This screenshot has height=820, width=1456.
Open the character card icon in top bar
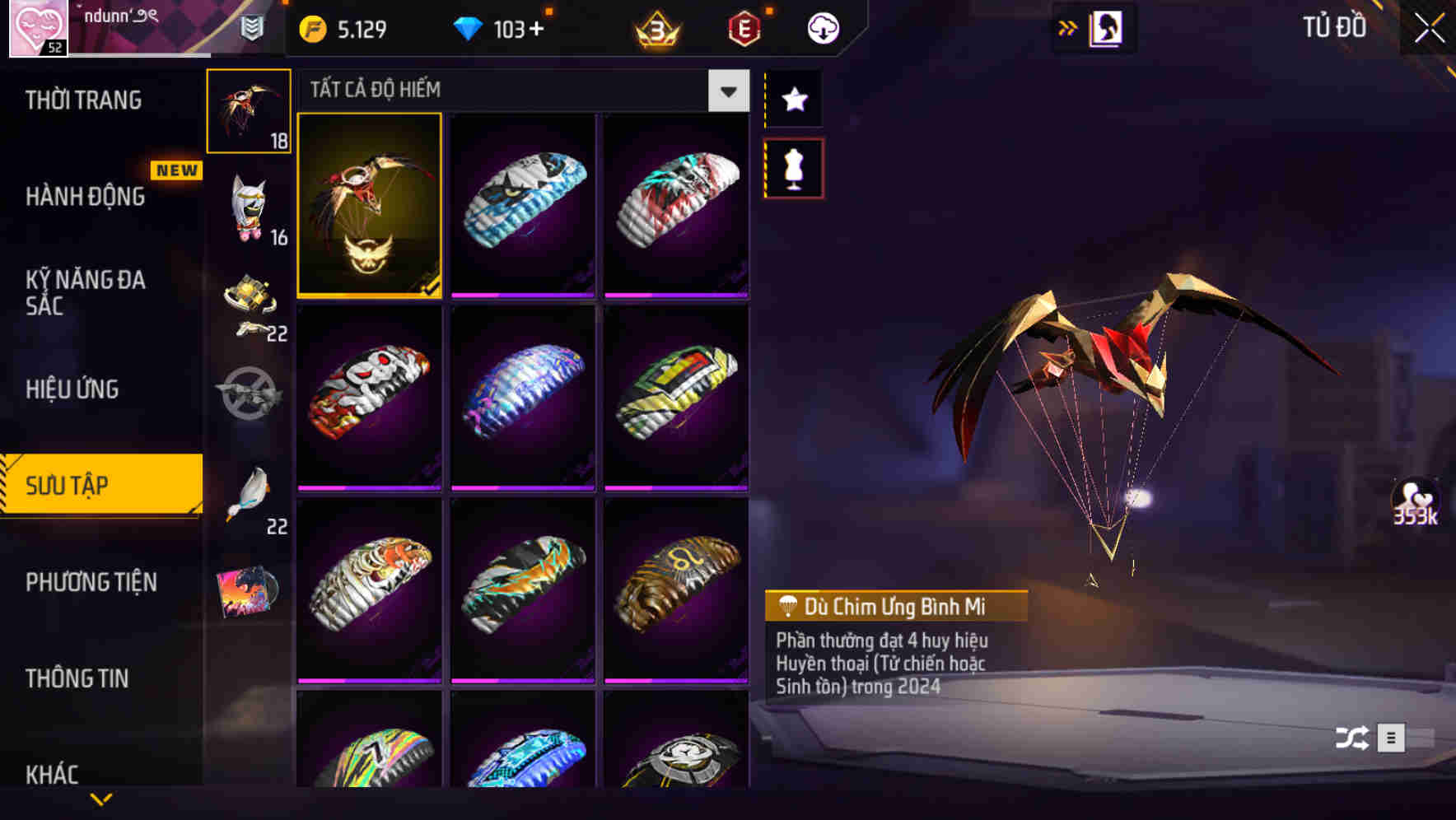1107,27
